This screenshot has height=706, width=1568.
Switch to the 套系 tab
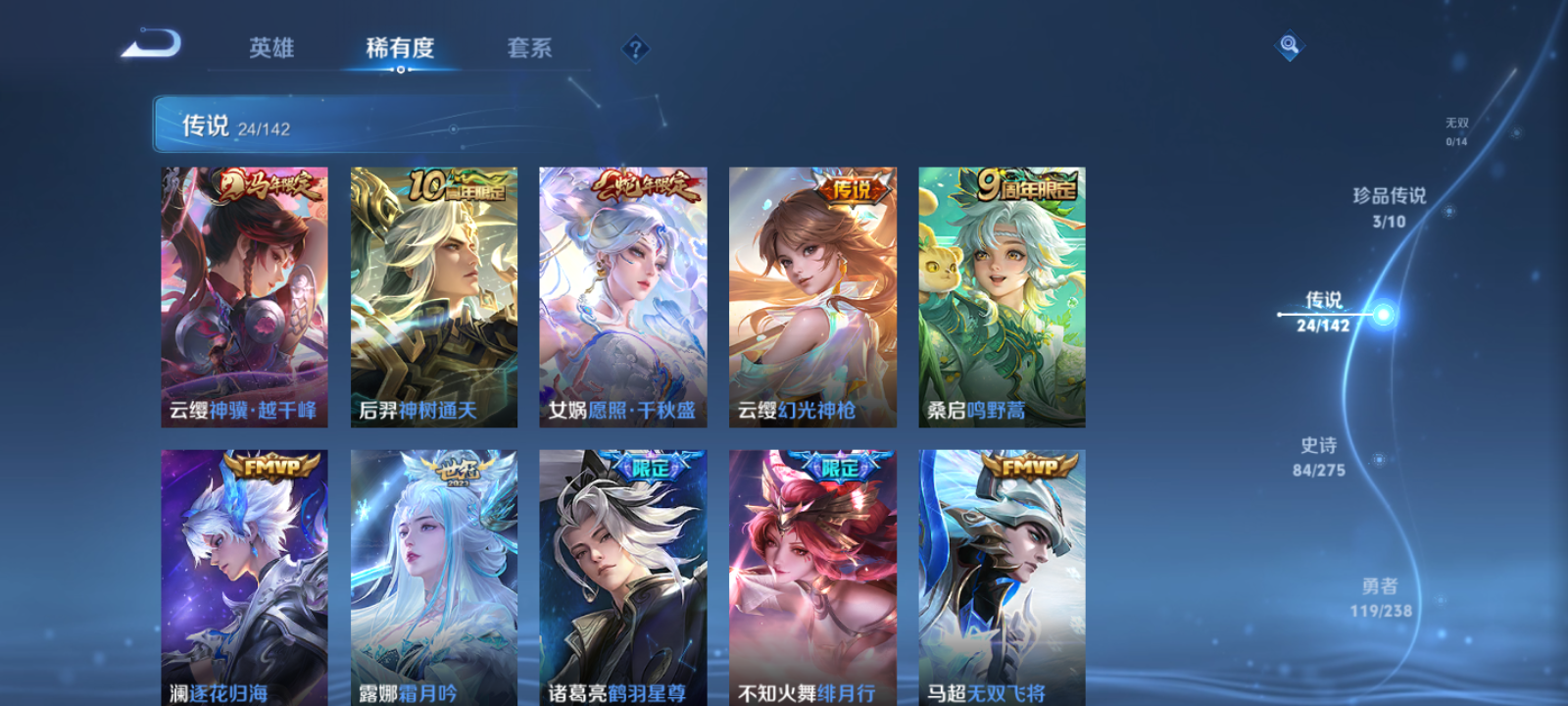click(x=529, y=48)
